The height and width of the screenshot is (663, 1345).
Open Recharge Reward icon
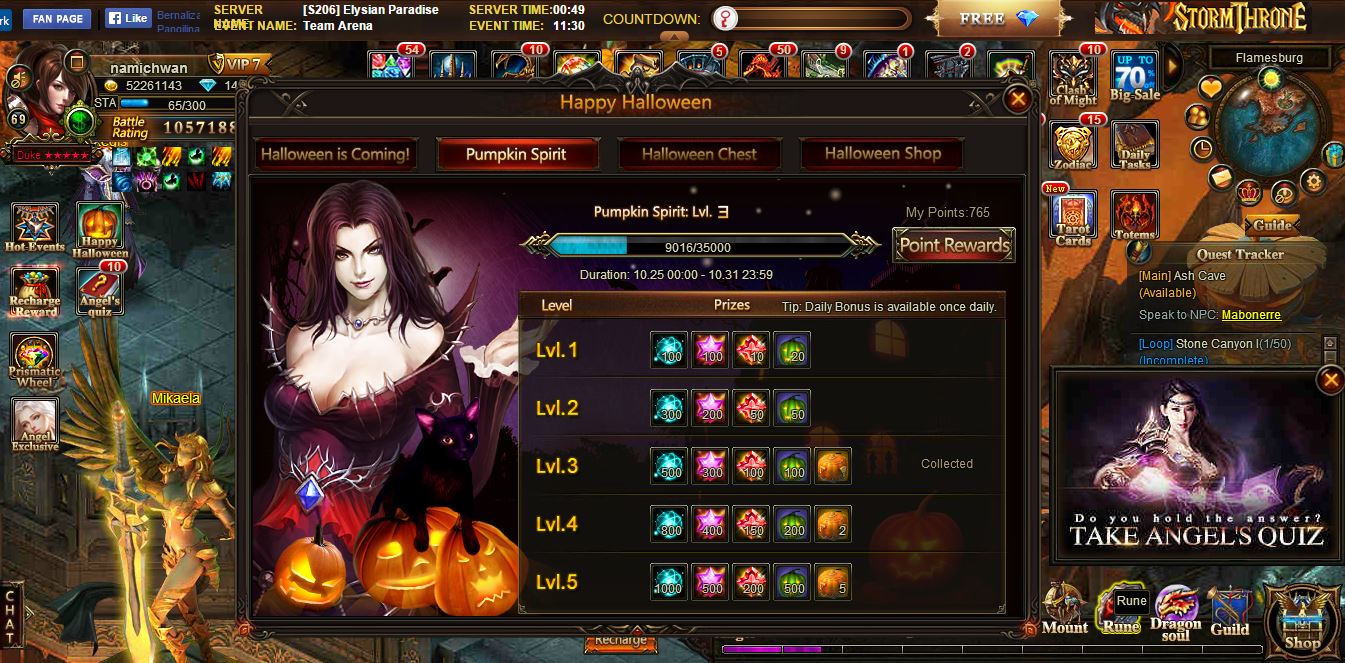pos(35,291)
